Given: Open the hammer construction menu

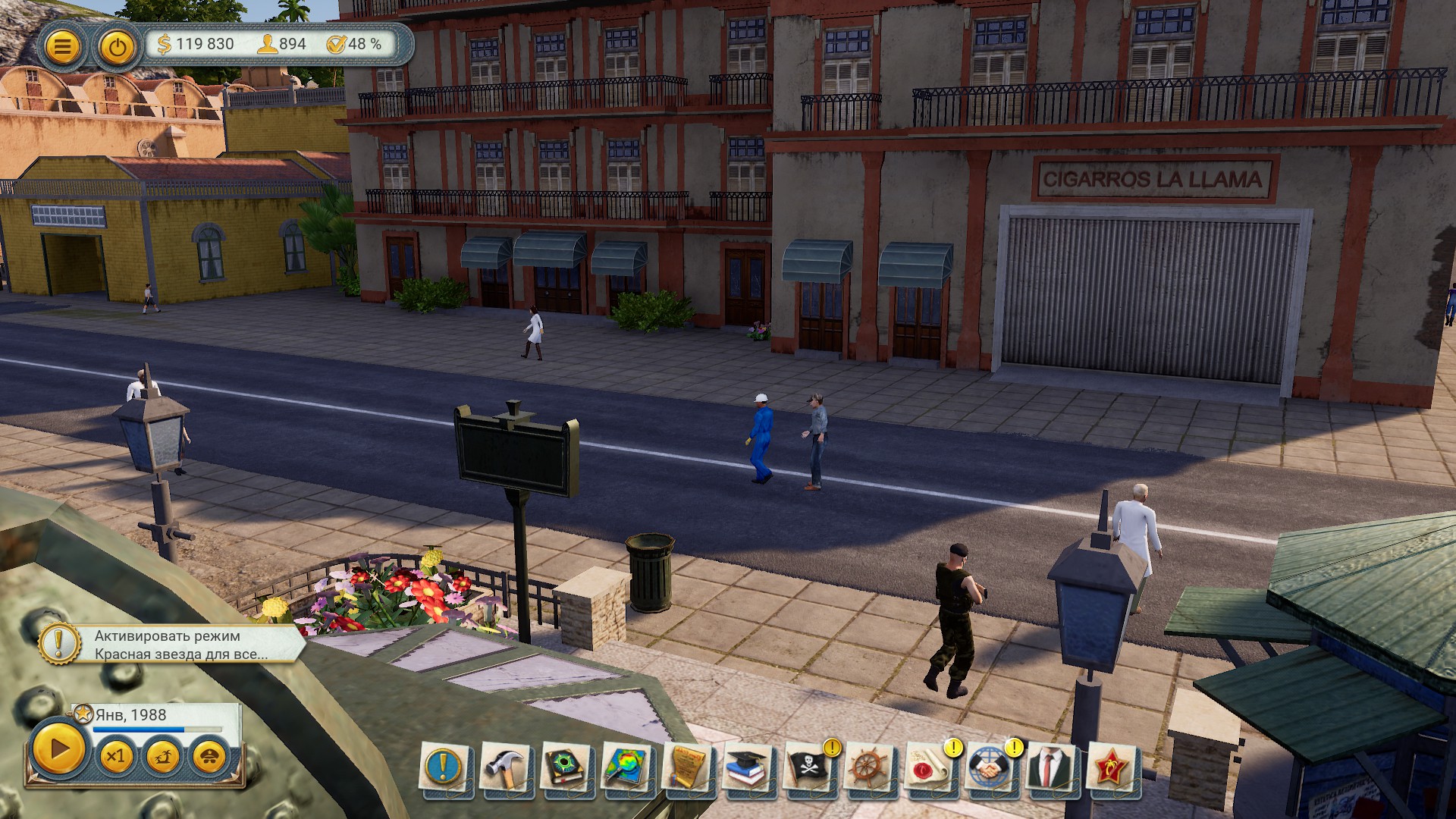Looking at the screenshot, I should click(x=504, y=768).
